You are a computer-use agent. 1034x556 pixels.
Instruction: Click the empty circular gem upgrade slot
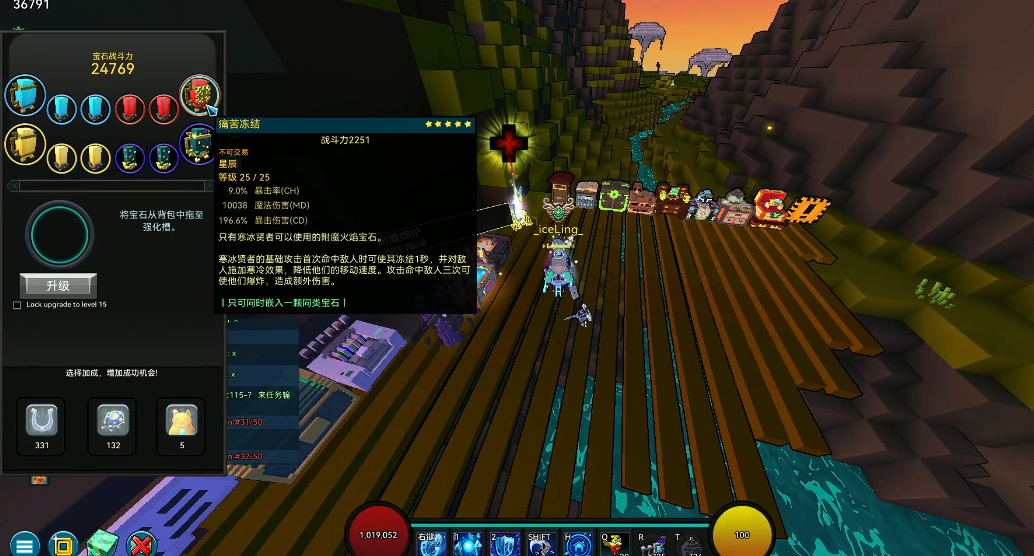[61, 234]
